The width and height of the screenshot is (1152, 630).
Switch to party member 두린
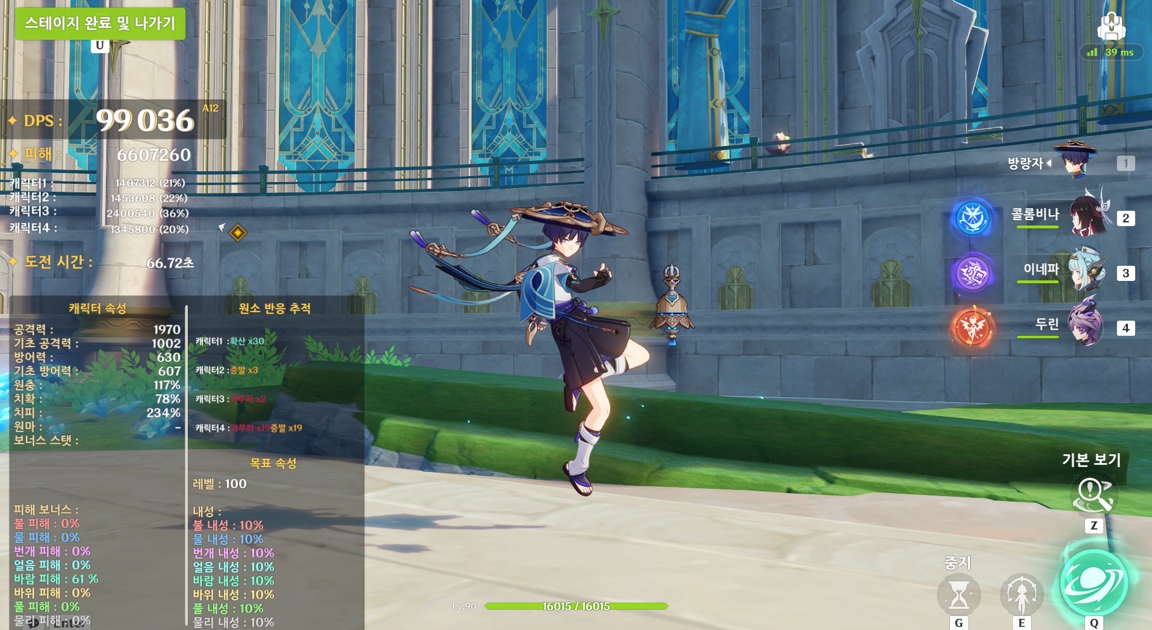(1086, 326)
